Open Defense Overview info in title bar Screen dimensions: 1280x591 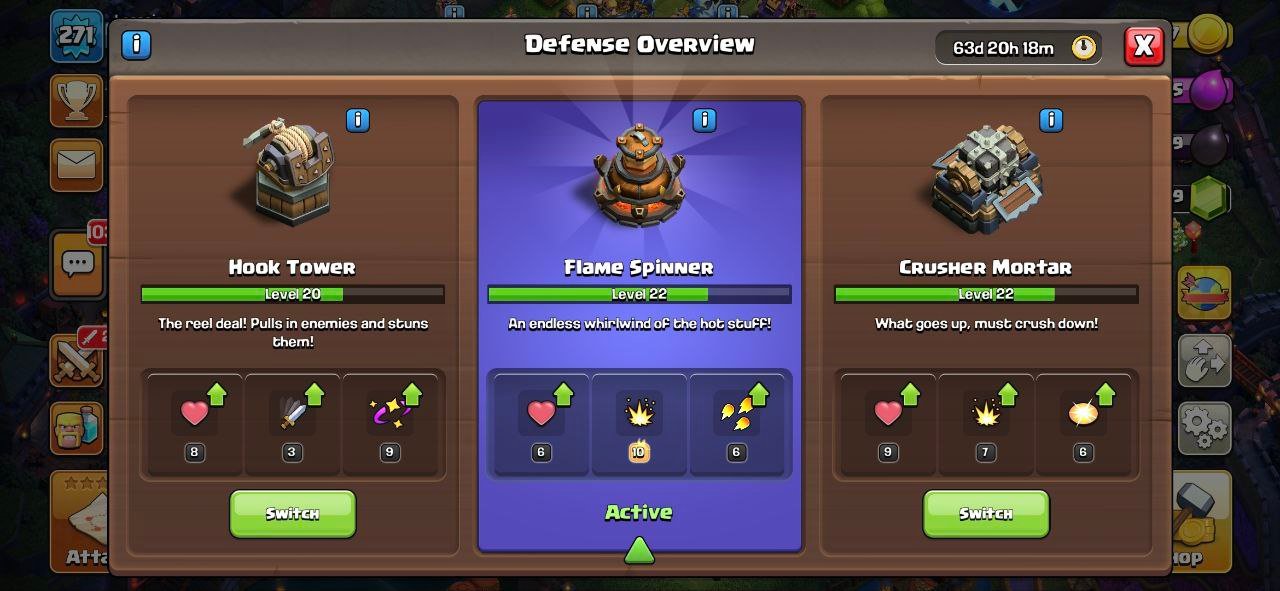click(136, 45)
